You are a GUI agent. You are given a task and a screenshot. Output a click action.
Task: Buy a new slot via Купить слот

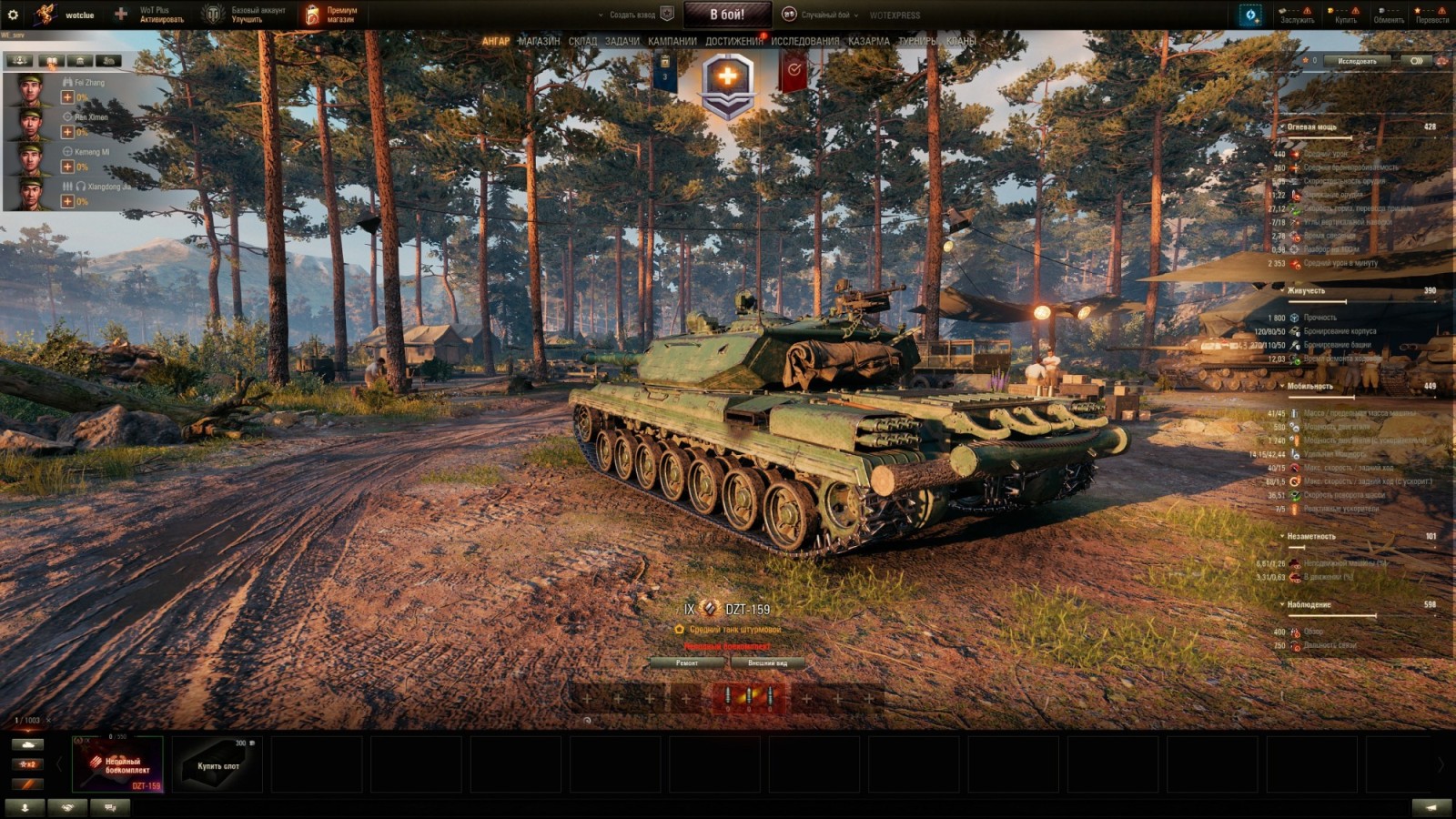[x=218, y=764]
